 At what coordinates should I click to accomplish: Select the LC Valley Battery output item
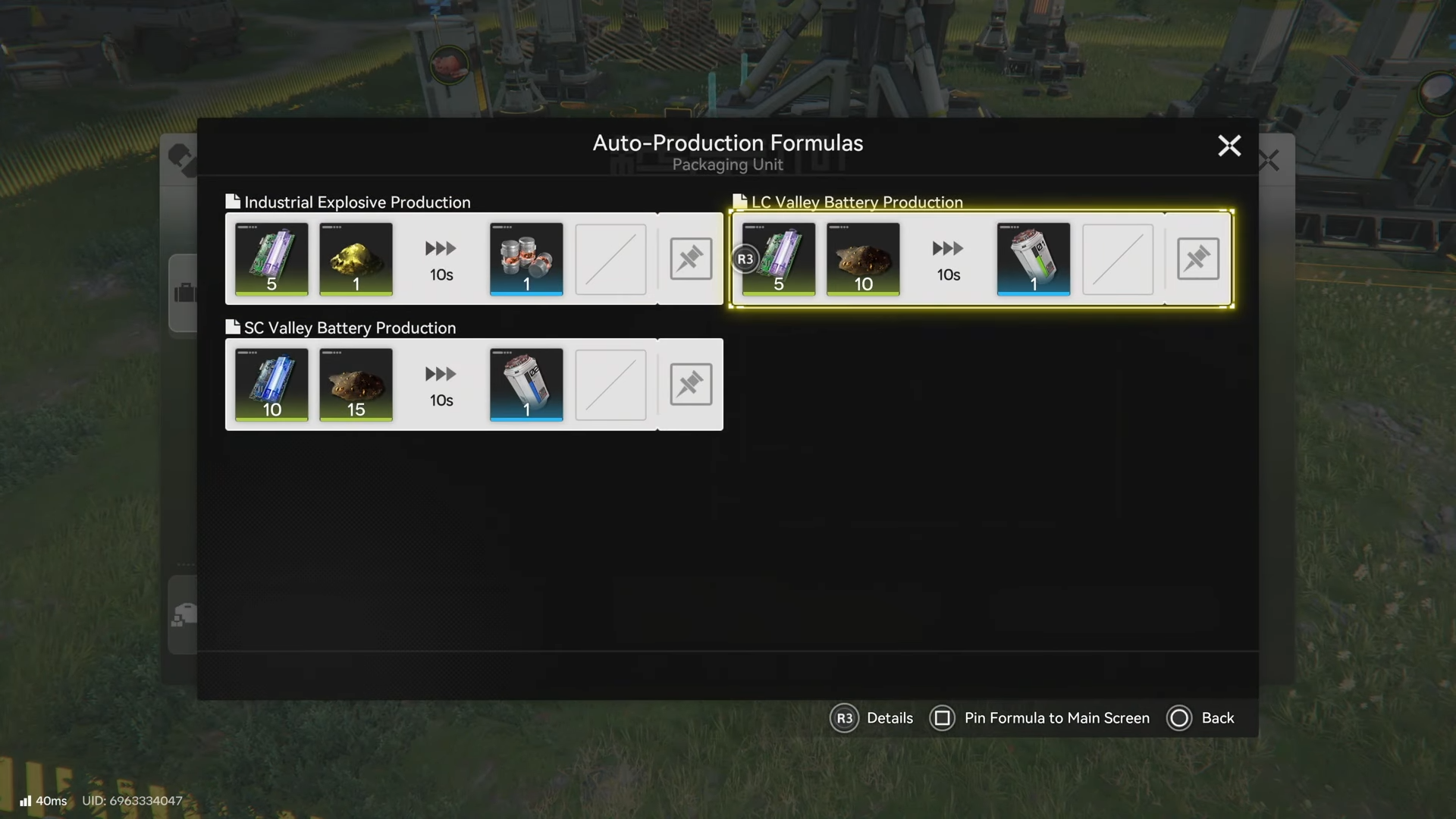click(x=1033, y=259)
